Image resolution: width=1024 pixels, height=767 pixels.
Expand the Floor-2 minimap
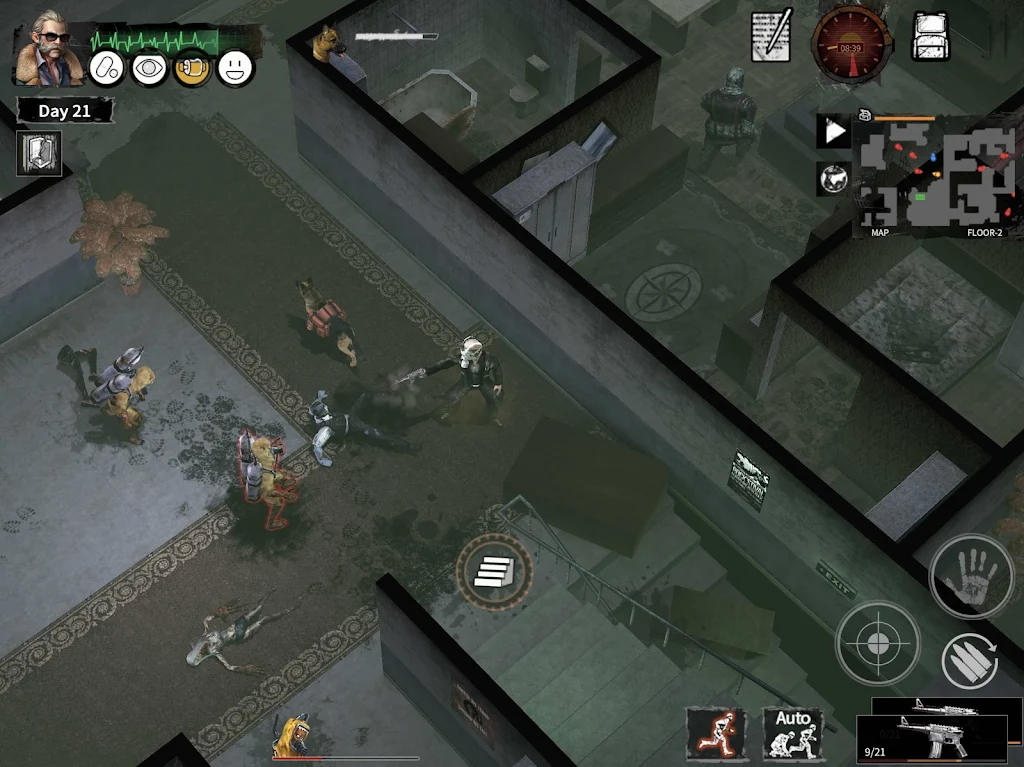click(x=934, y=176)
